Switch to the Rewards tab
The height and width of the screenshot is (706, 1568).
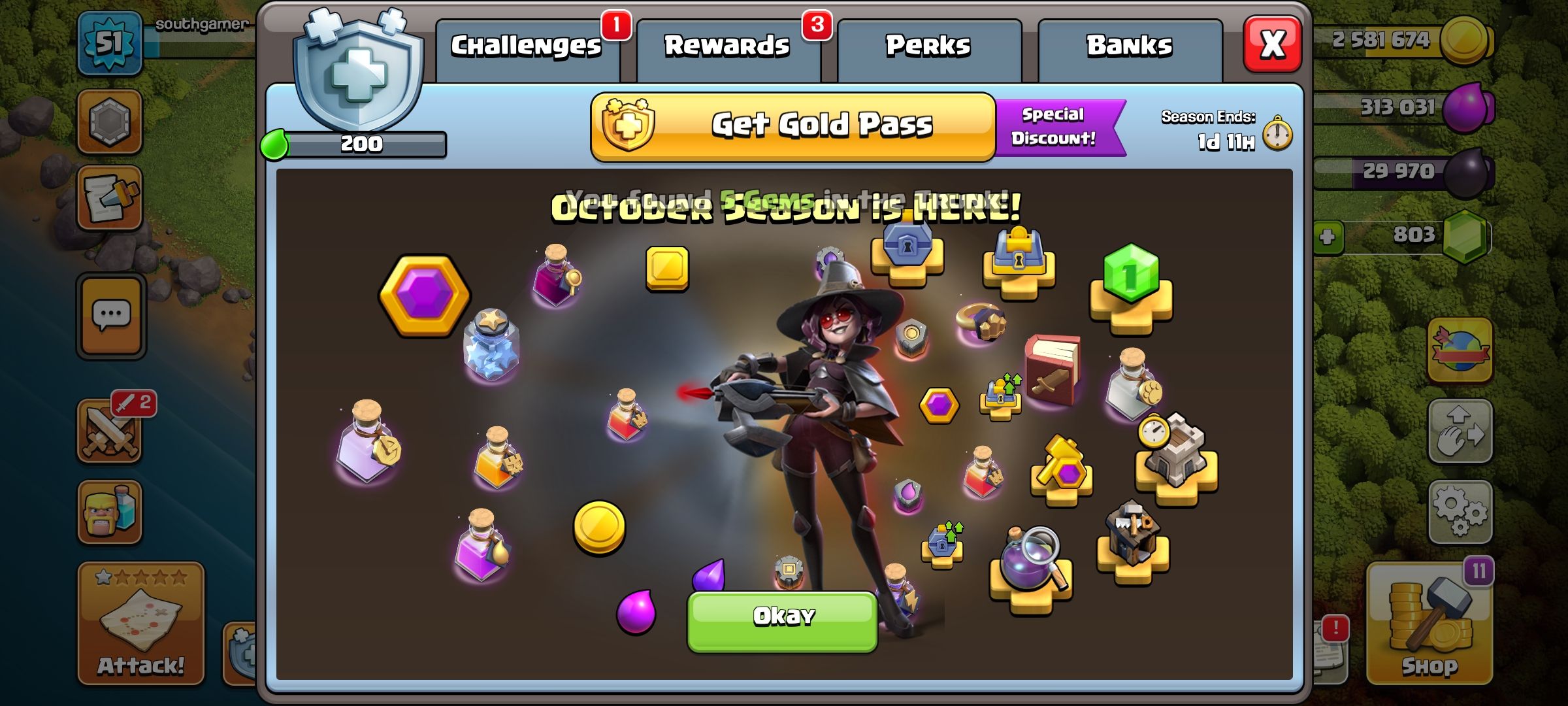(x=727, y=46)
